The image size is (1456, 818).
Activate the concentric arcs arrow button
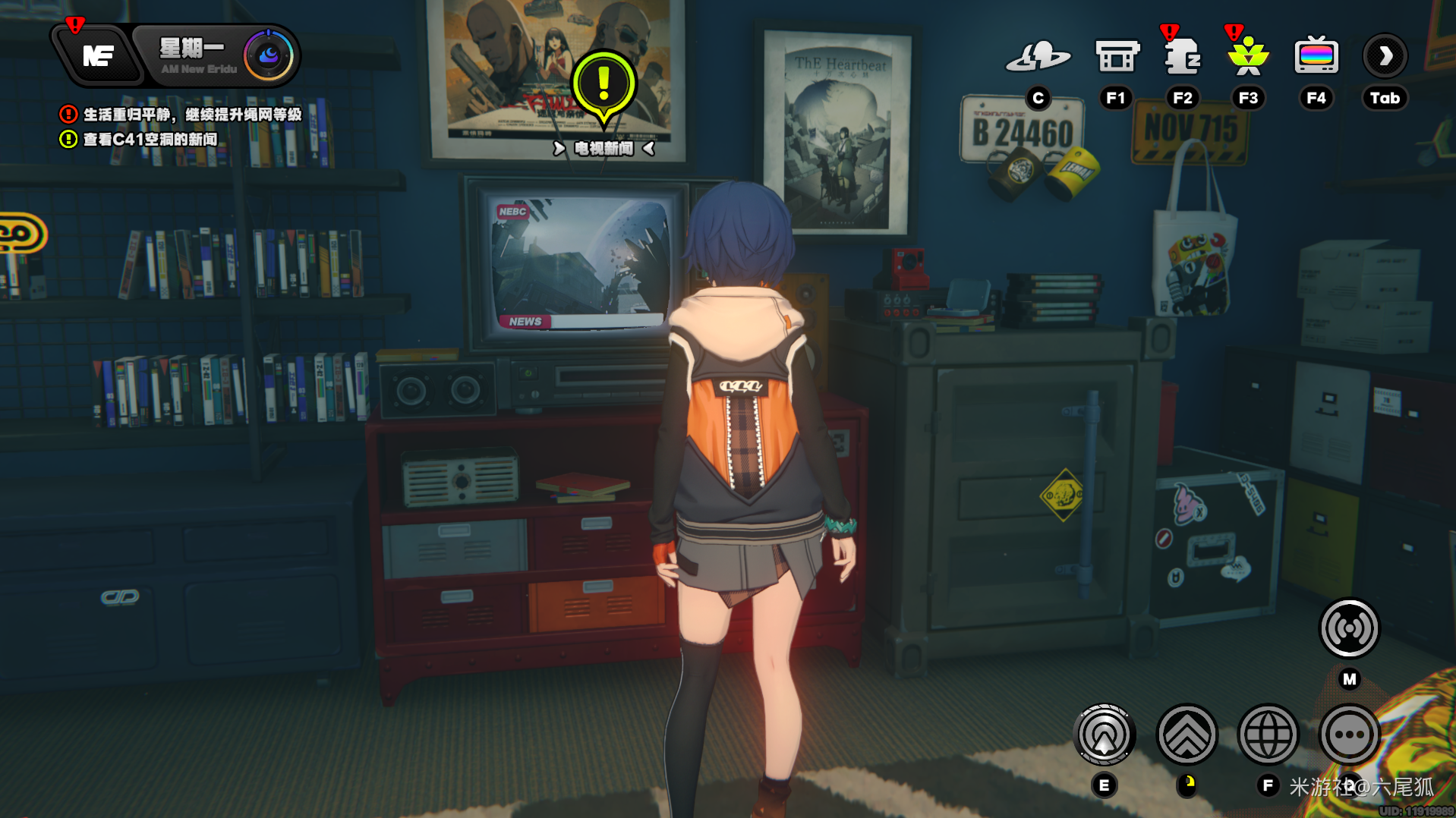[x=1105, y=735]
